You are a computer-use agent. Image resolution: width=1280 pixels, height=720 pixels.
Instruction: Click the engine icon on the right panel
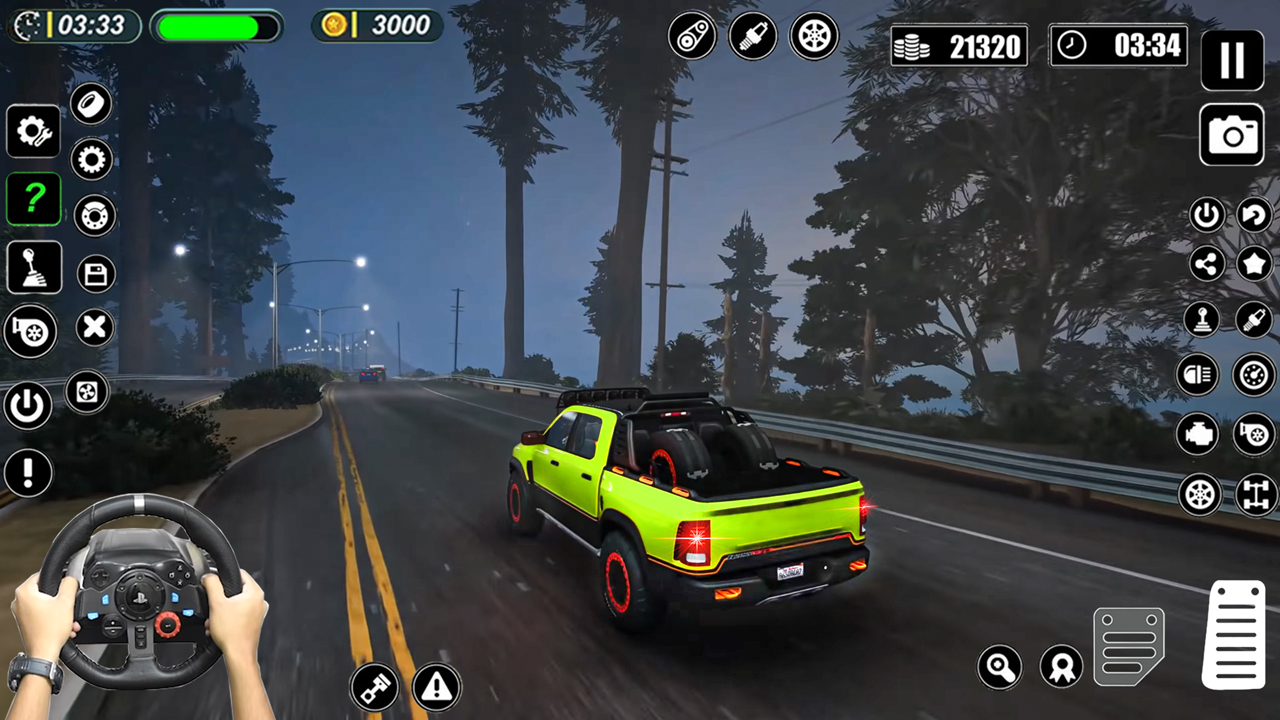click(1197, 434)
